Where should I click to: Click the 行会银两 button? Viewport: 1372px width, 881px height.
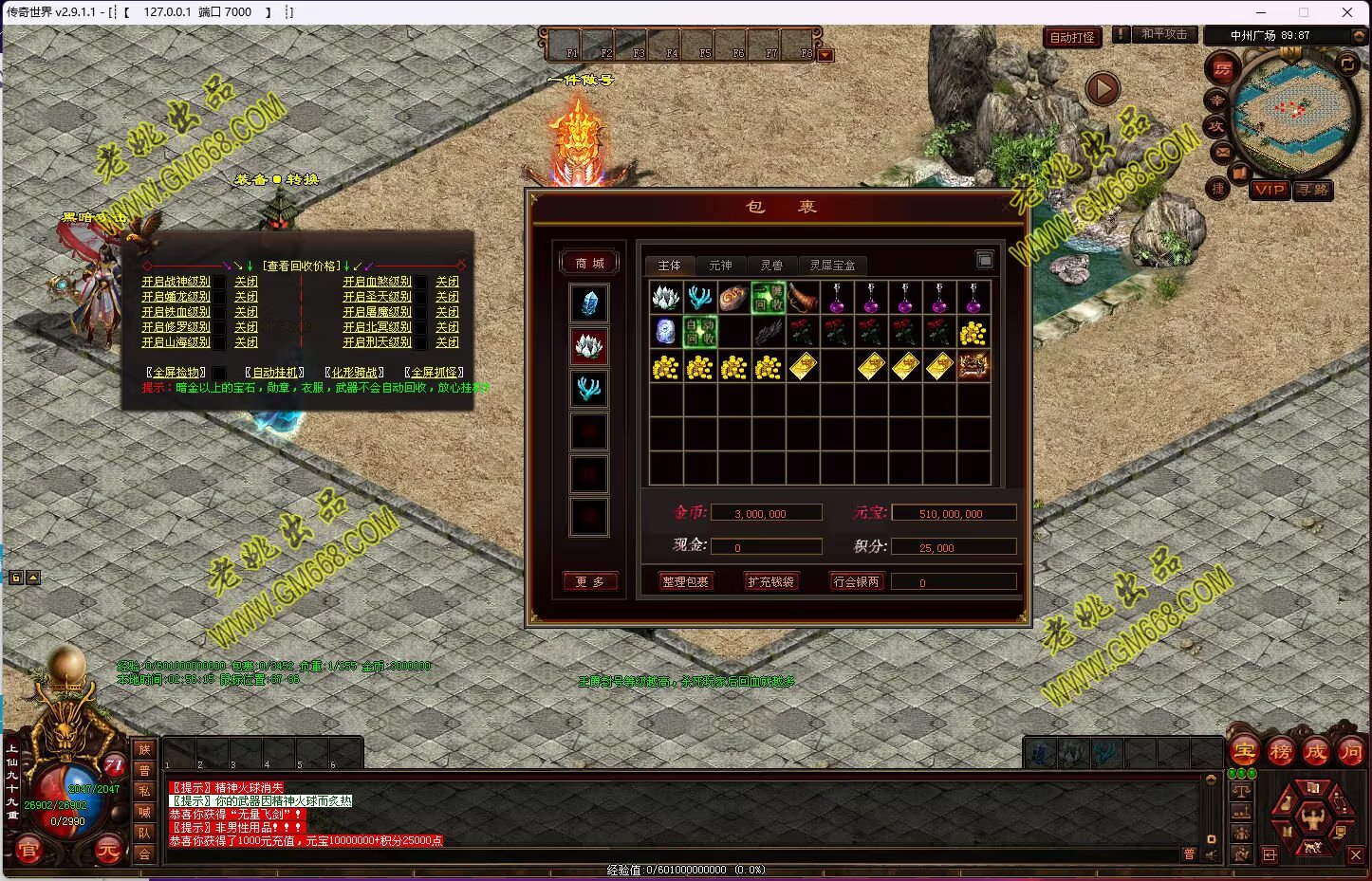pyautogui.click(x=856, y=581)
